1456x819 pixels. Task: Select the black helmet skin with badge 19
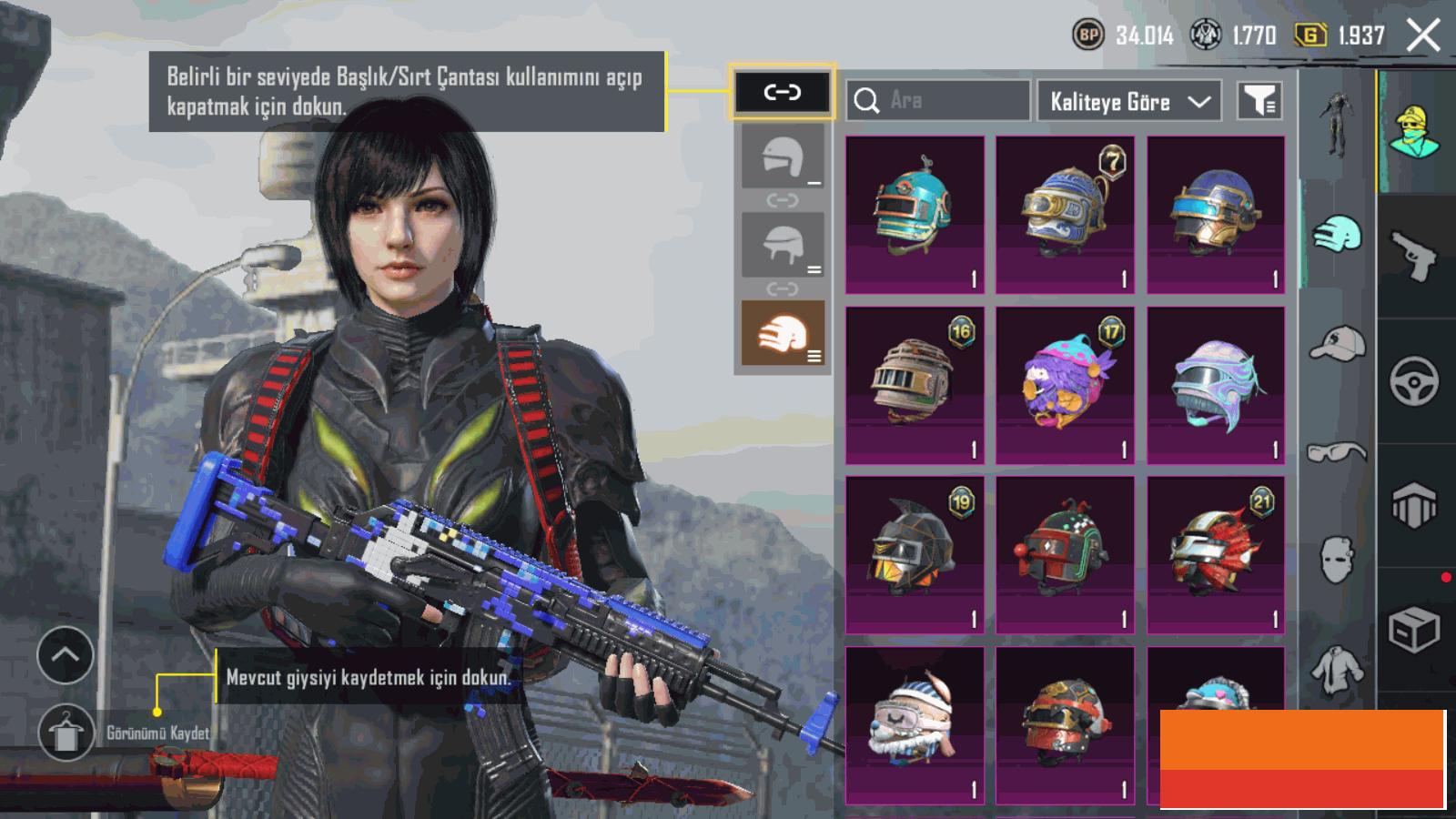pos(915,554)
